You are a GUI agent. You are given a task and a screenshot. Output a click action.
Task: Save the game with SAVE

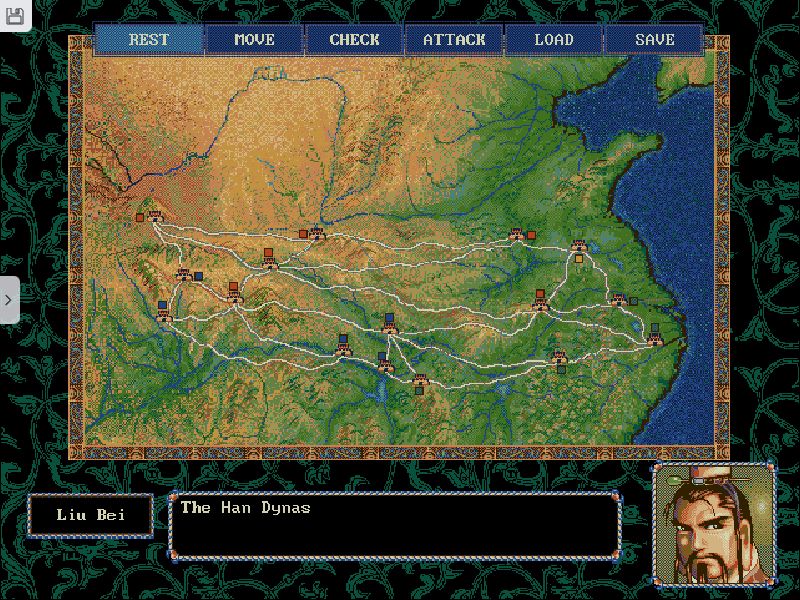pyautogui.click(x=654, y=40)
